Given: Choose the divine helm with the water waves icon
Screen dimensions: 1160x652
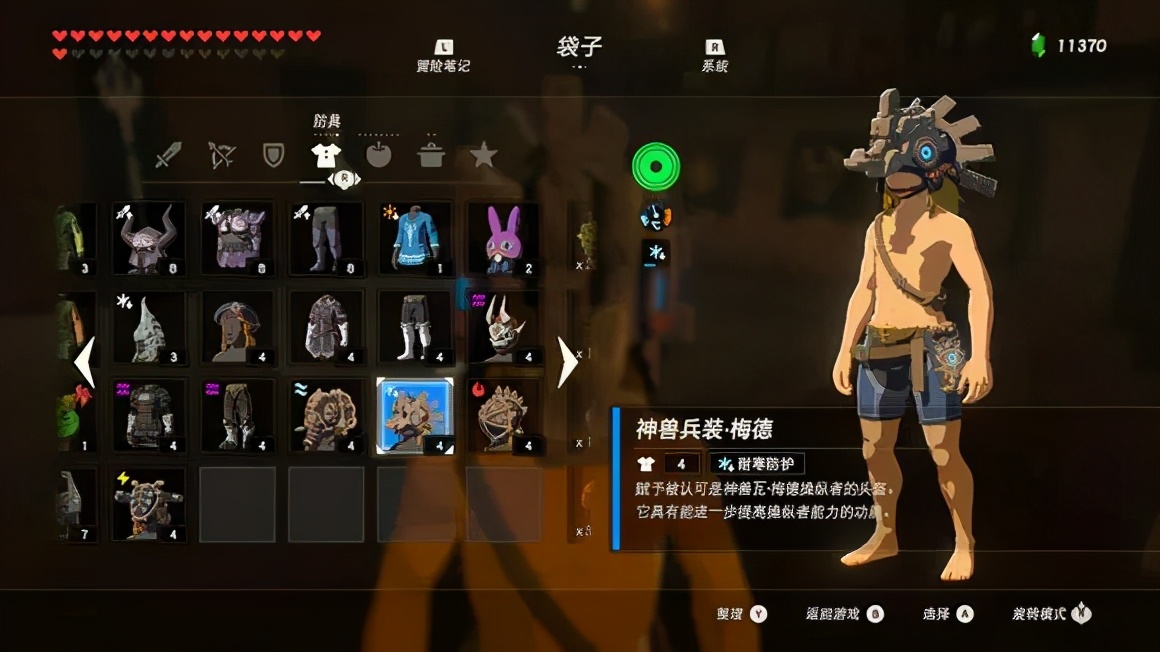Looking at the screenshot, I should click(326, 415).
